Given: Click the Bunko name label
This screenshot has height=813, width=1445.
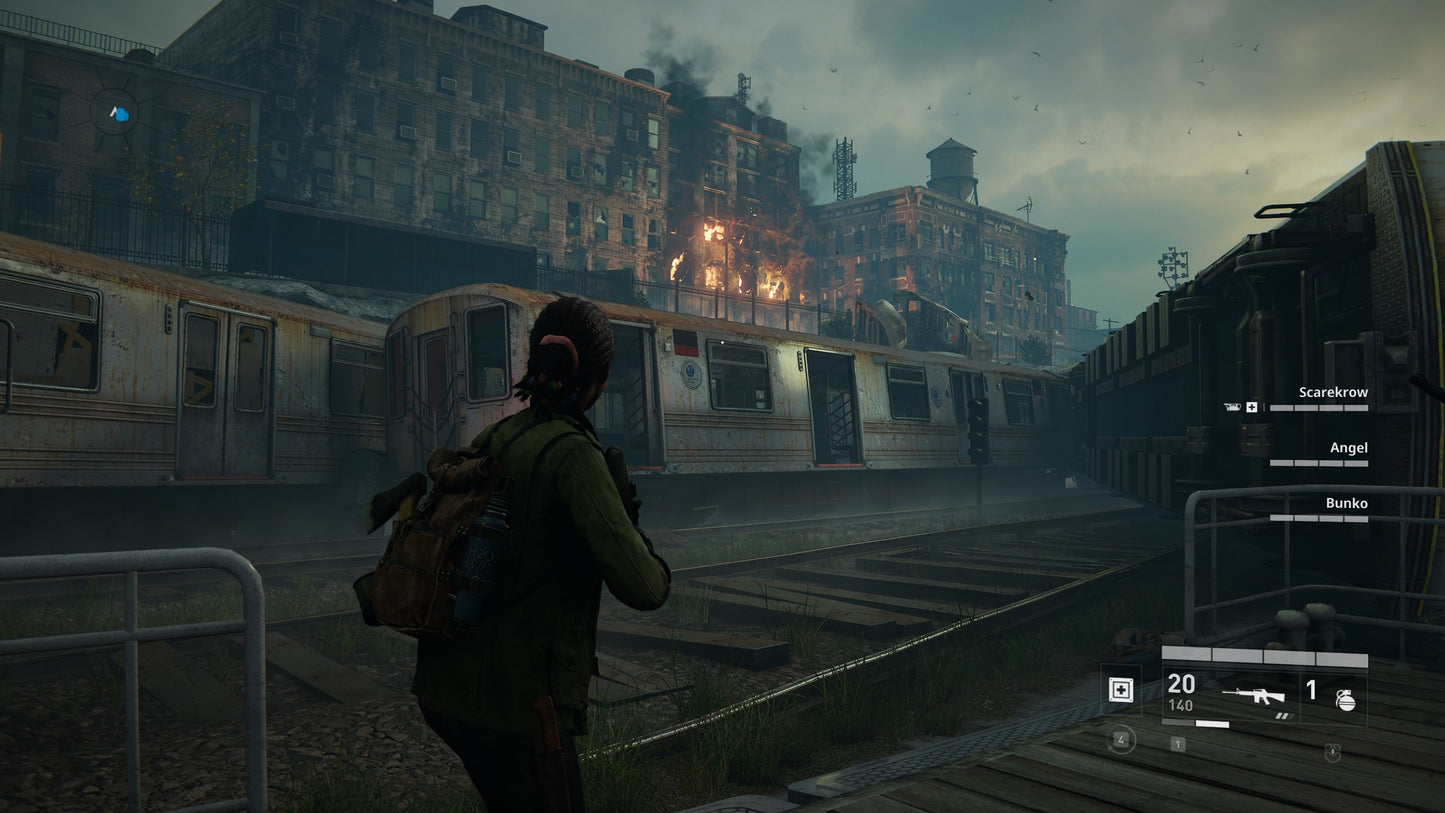Looking at the screenshot, I should 1349,503.
